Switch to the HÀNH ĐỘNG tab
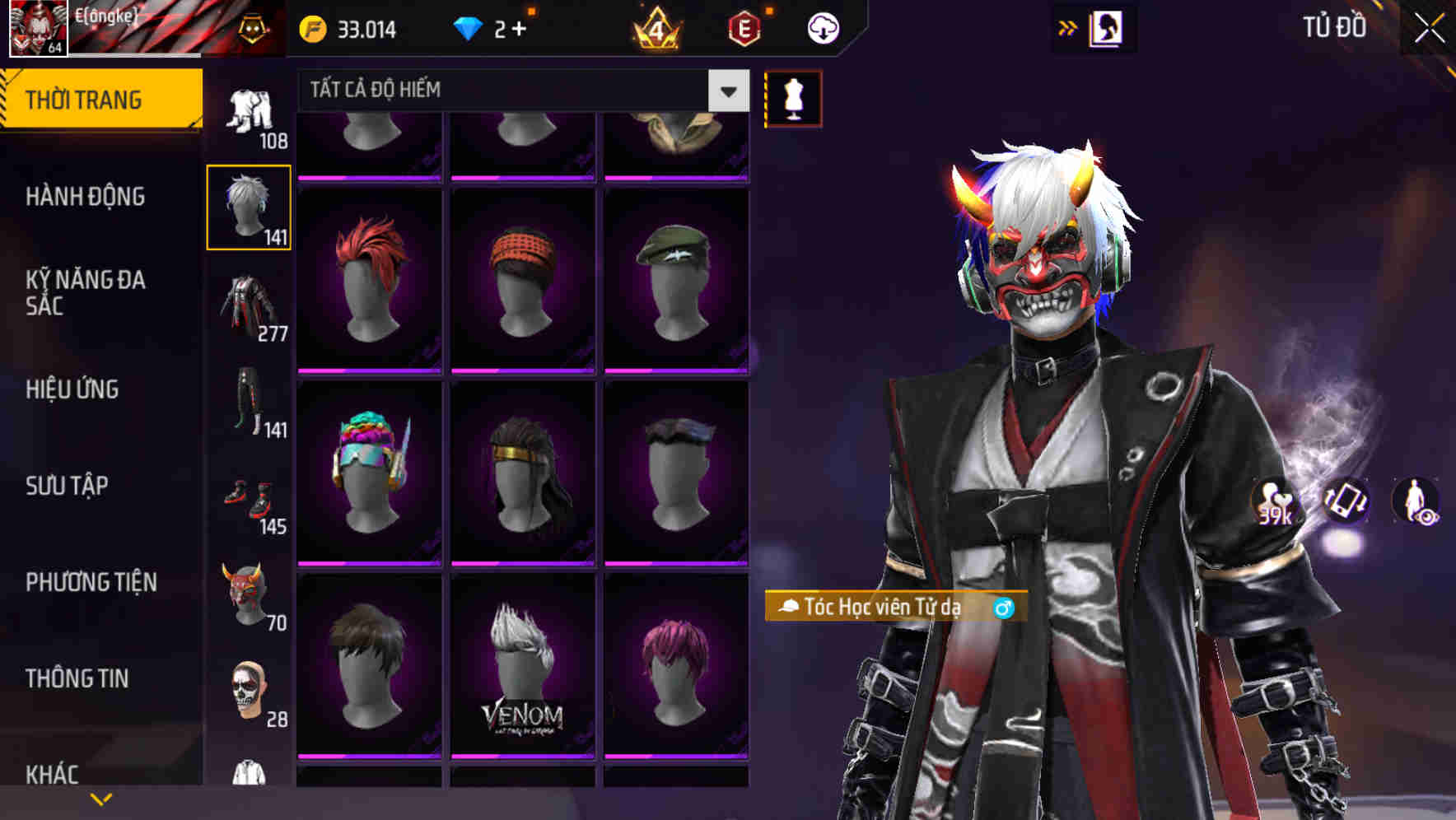The width and height of the screenshot is (1456, 820). (86, 198)
